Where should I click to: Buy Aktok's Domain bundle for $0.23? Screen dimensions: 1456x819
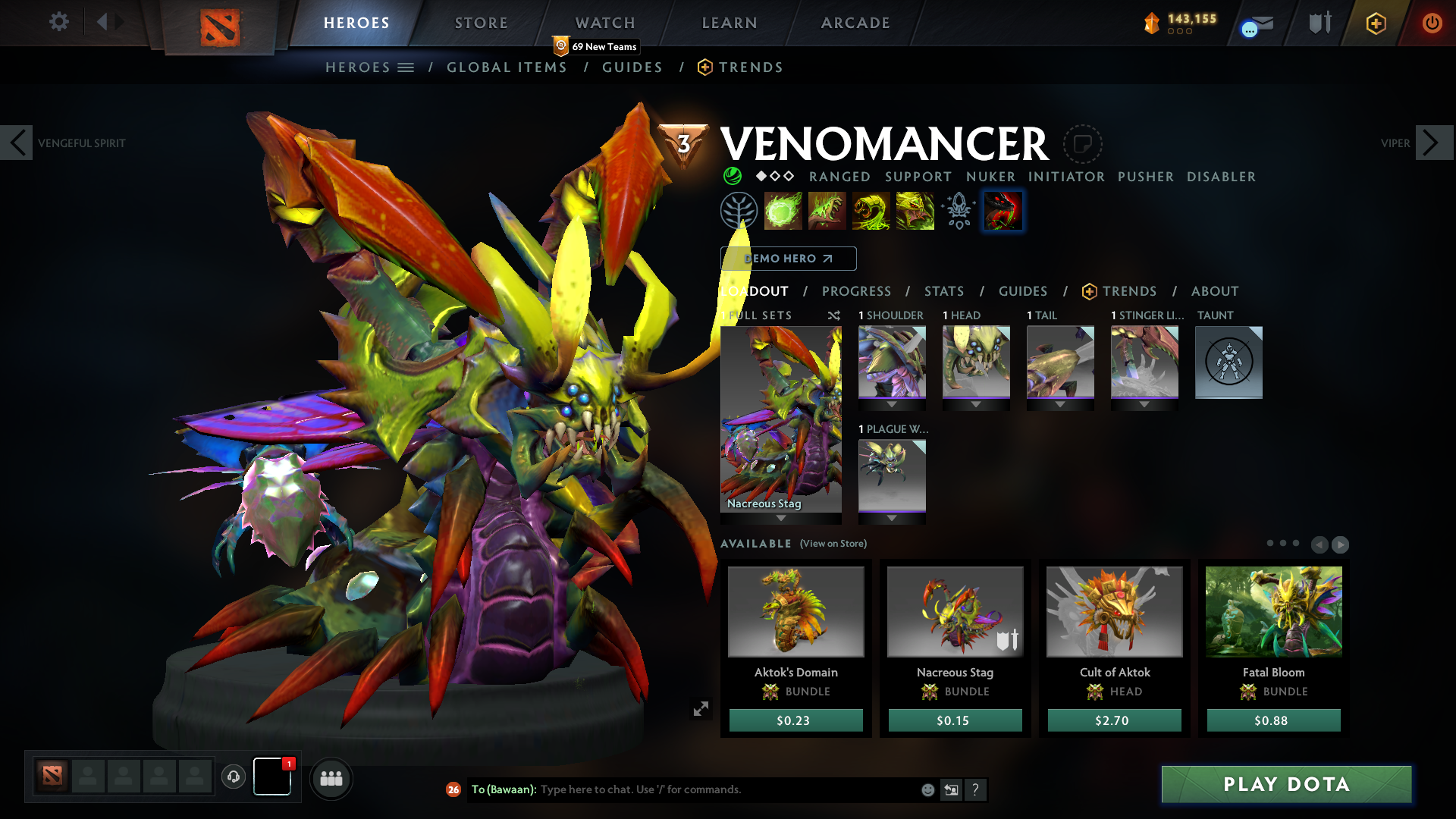pos(795,720)
